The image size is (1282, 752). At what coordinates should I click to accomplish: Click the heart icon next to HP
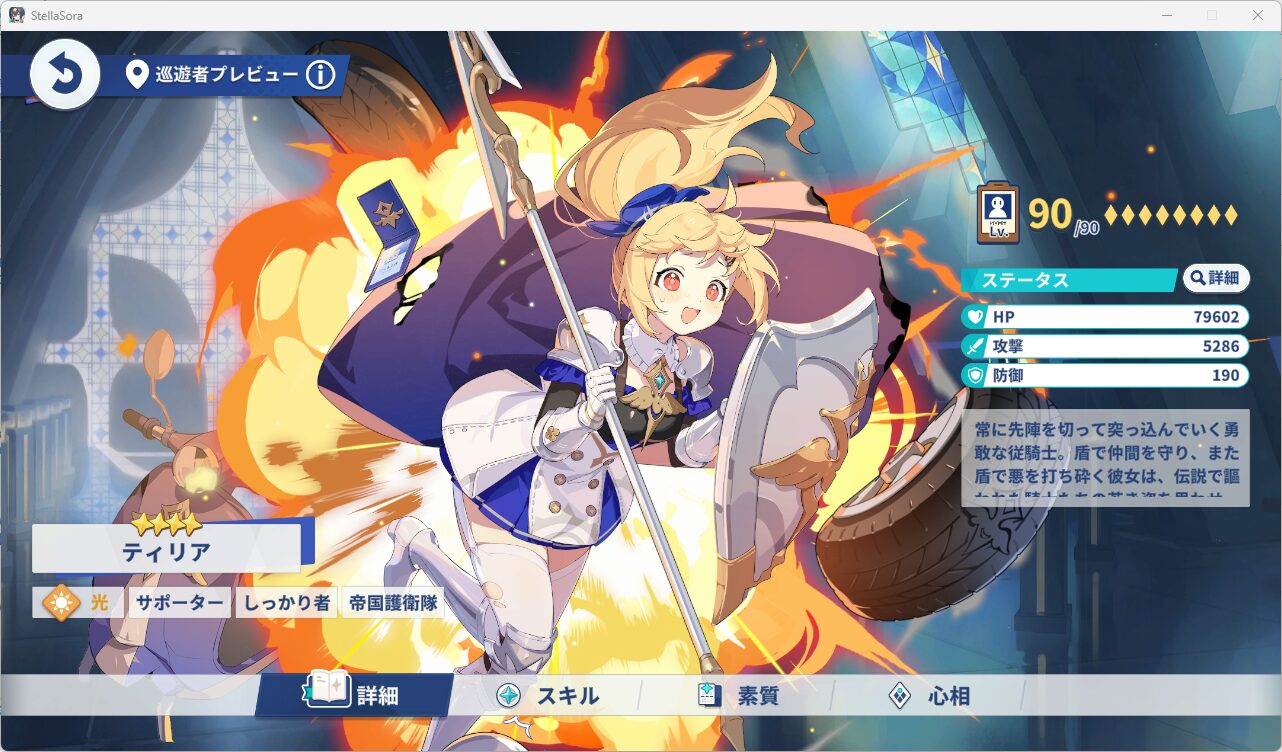click(976, 316)
